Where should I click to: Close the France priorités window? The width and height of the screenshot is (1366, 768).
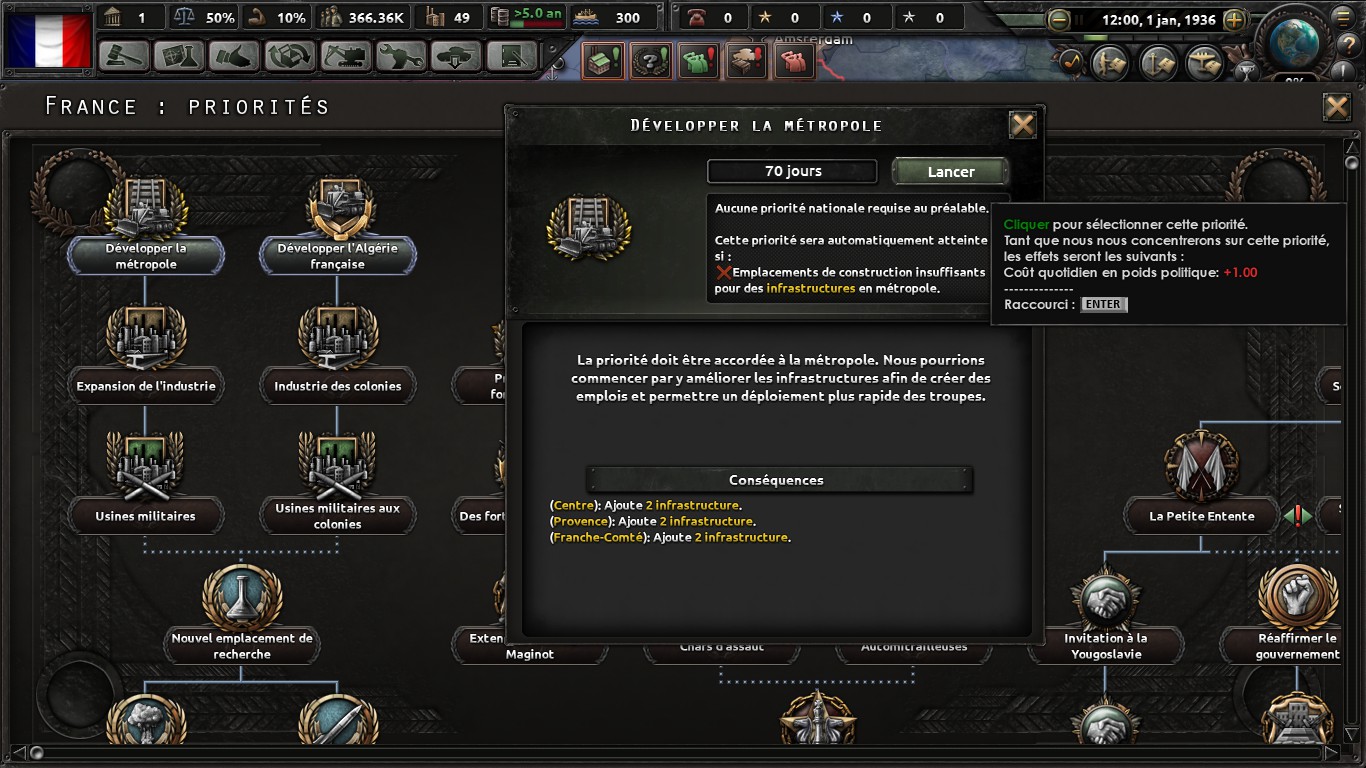click(x=1336, y=107)
